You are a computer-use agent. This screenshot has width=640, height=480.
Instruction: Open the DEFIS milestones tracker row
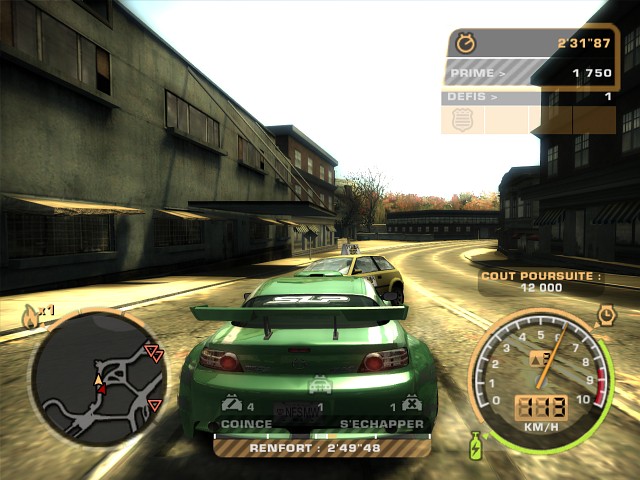pyautogui.click(x=528, y=97)
